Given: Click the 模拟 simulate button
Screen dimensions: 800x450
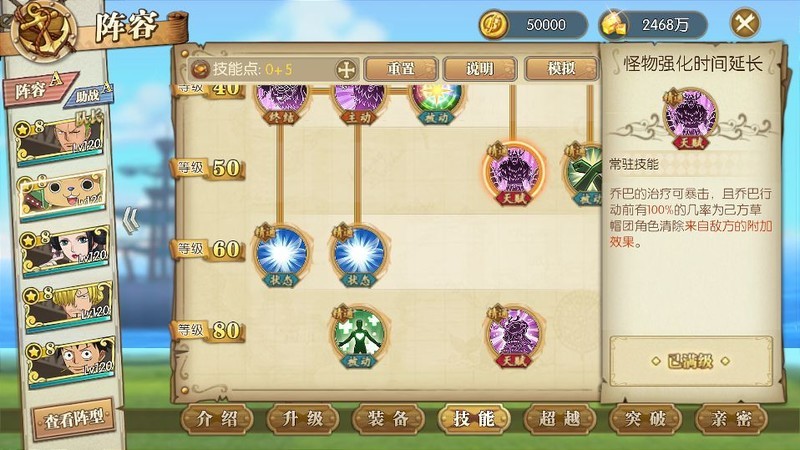Looking at the screenshot, I should 561,69.
